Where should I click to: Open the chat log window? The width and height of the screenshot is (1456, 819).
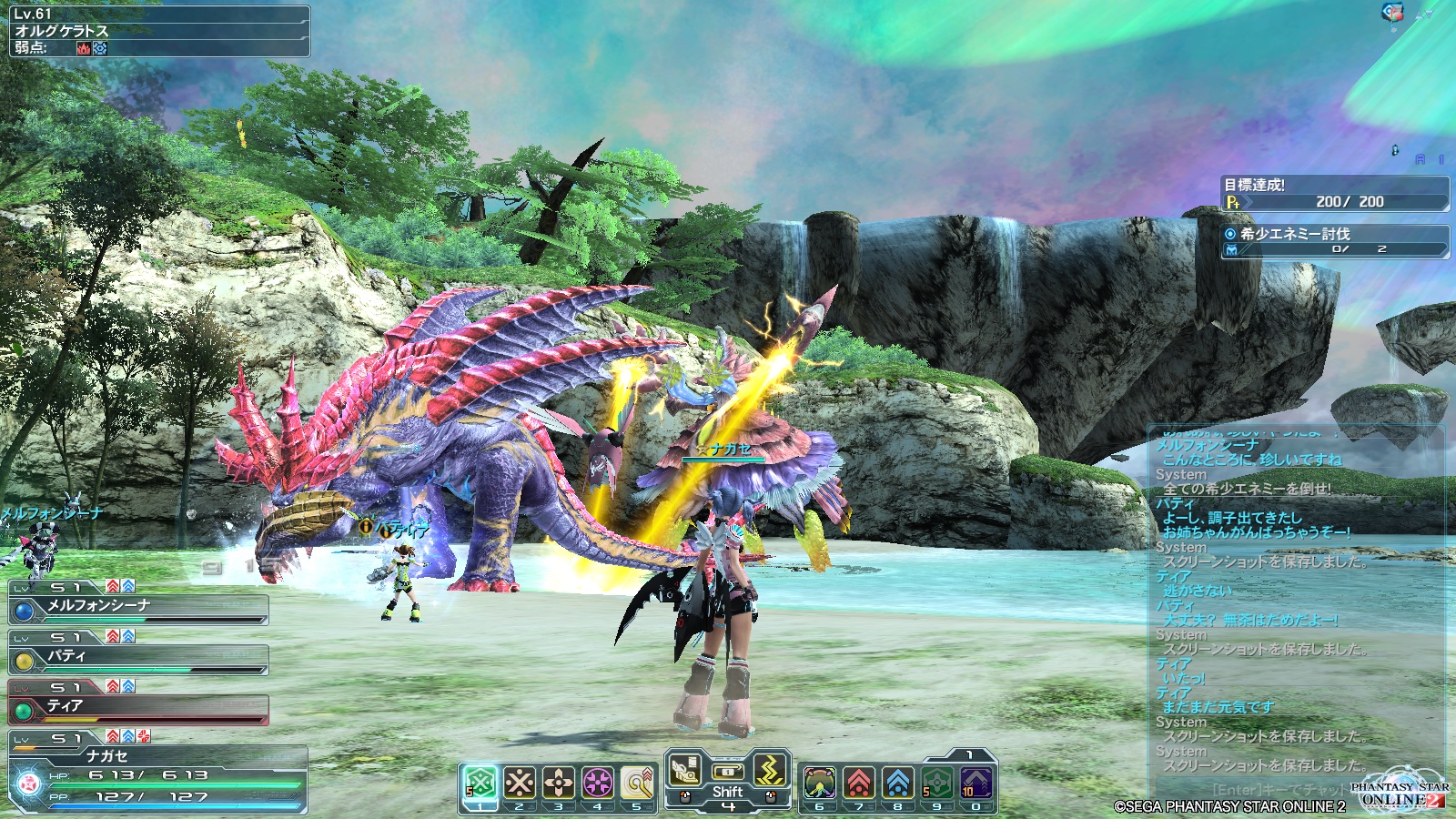tap(1292, 601)
